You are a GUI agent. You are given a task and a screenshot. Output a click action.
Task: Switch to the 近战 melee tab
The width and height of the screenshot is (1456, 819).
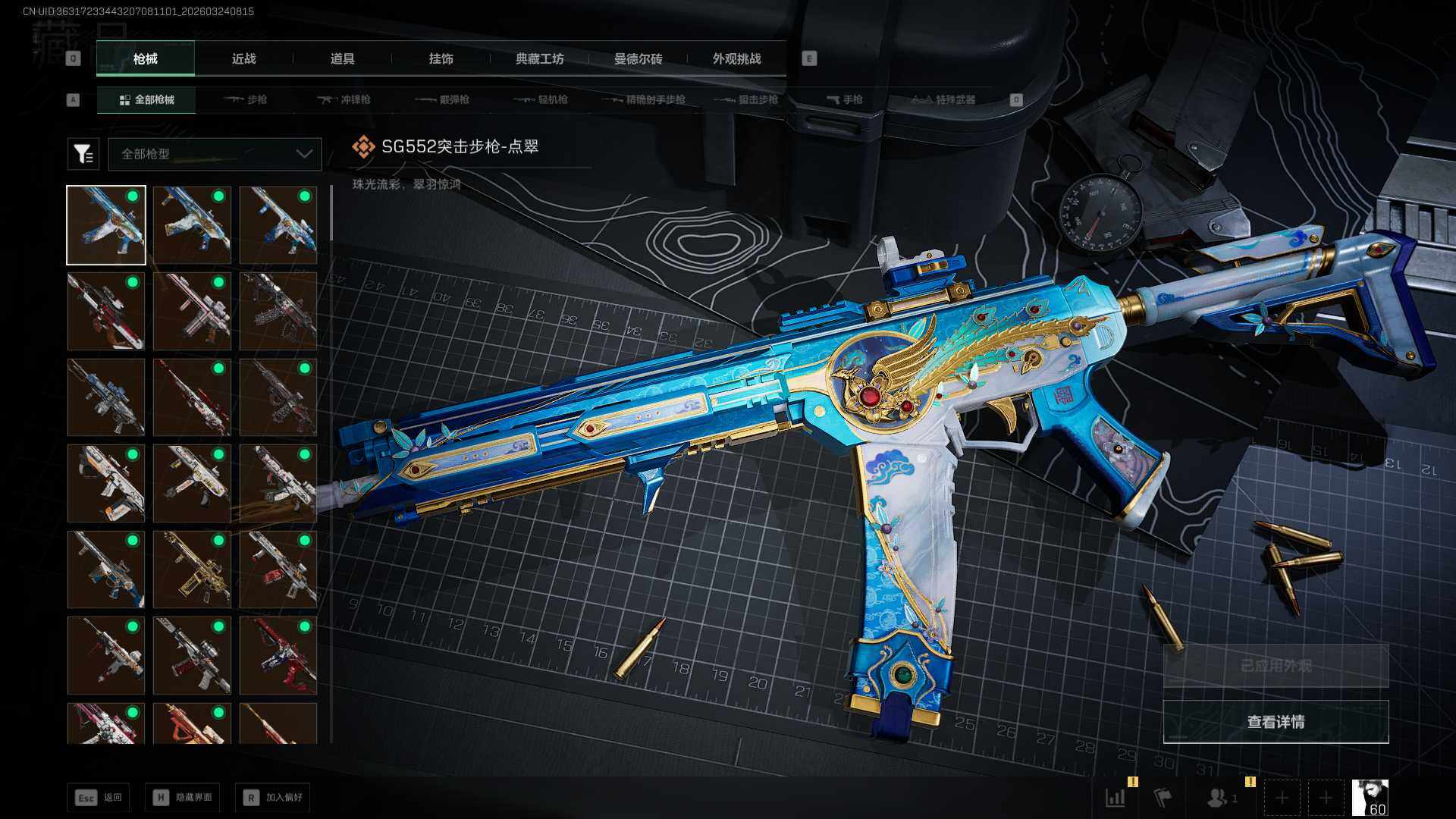[x=243, y=58]
